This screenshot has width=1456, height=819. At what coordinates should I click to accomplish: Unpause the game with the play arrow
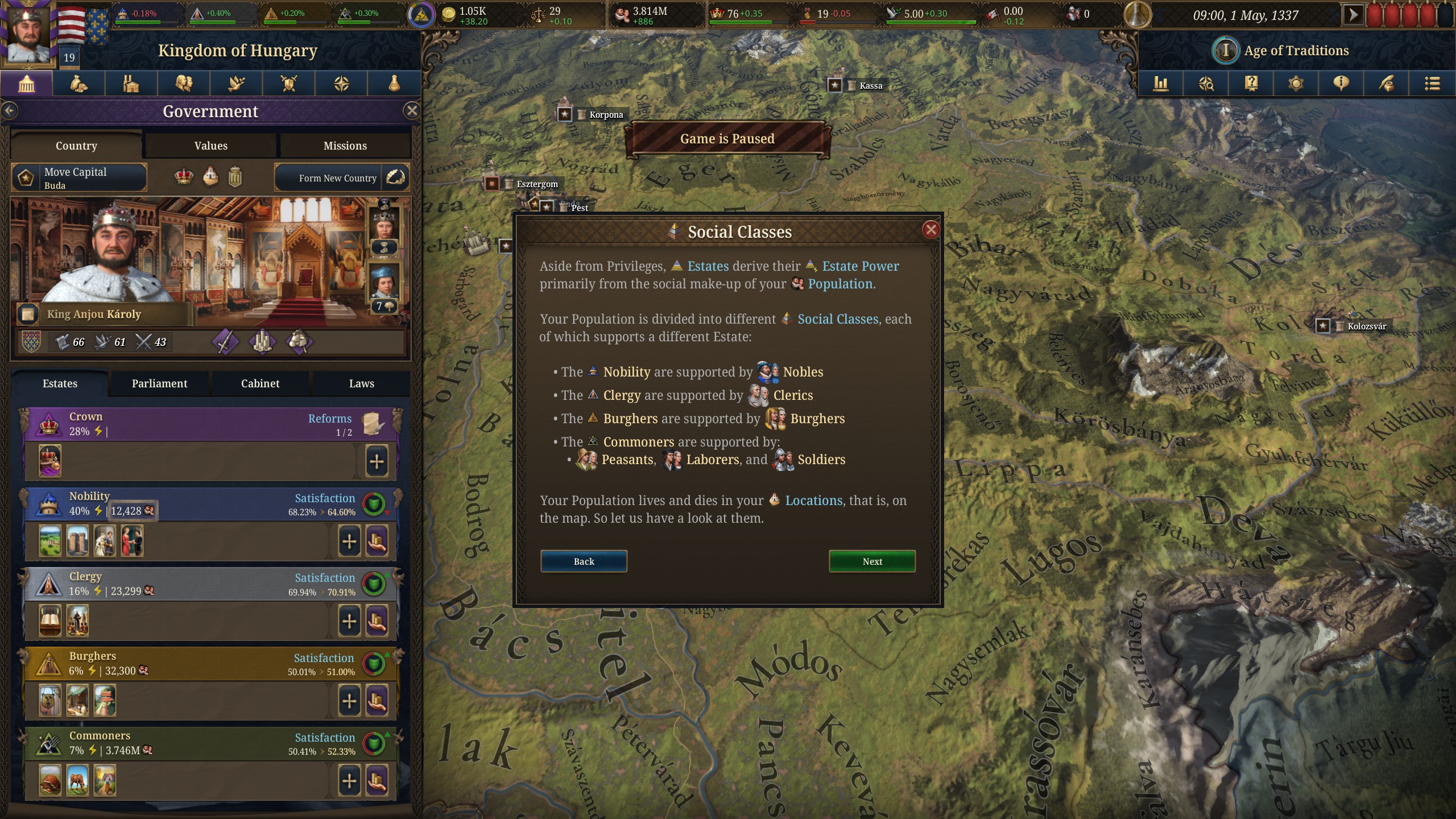(x=1352, y=15)
